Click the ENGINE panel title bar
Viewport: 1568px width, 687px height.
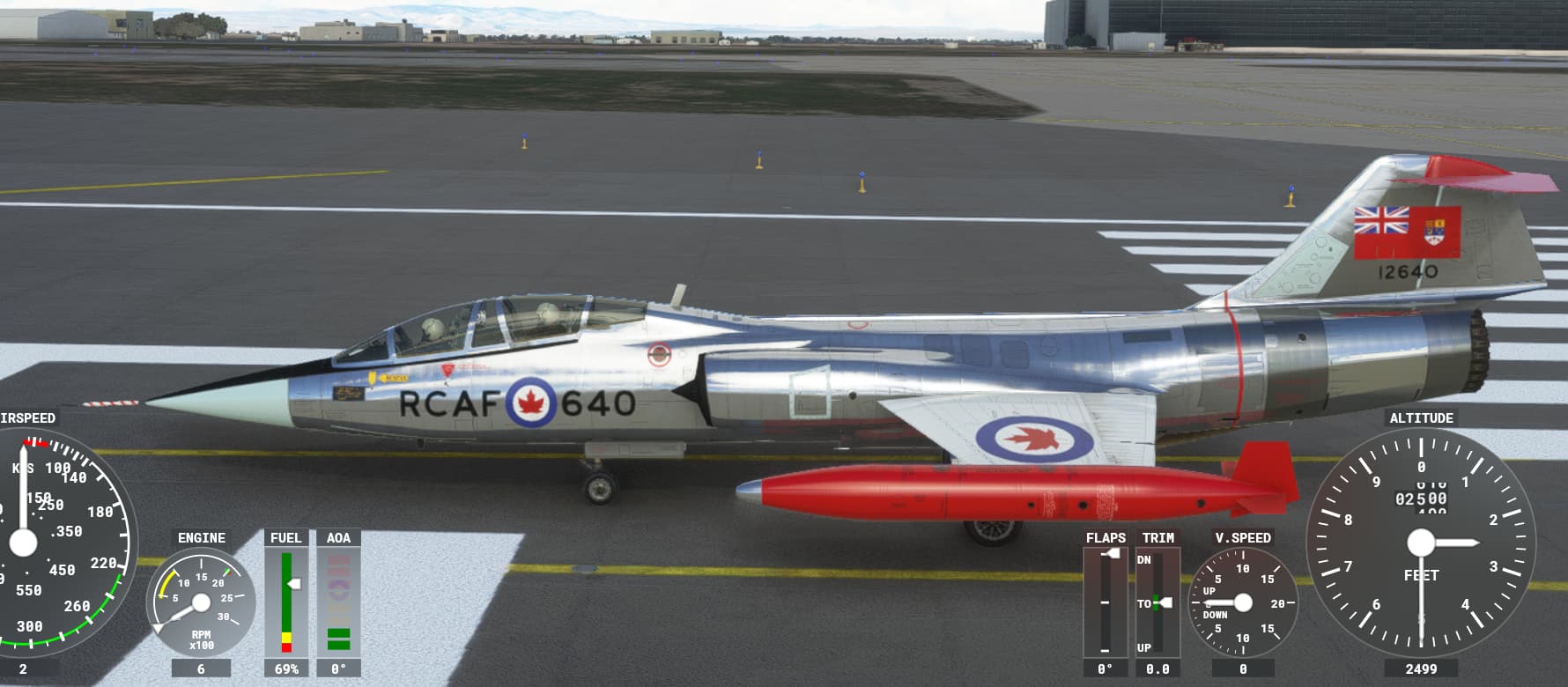[202, 537]
